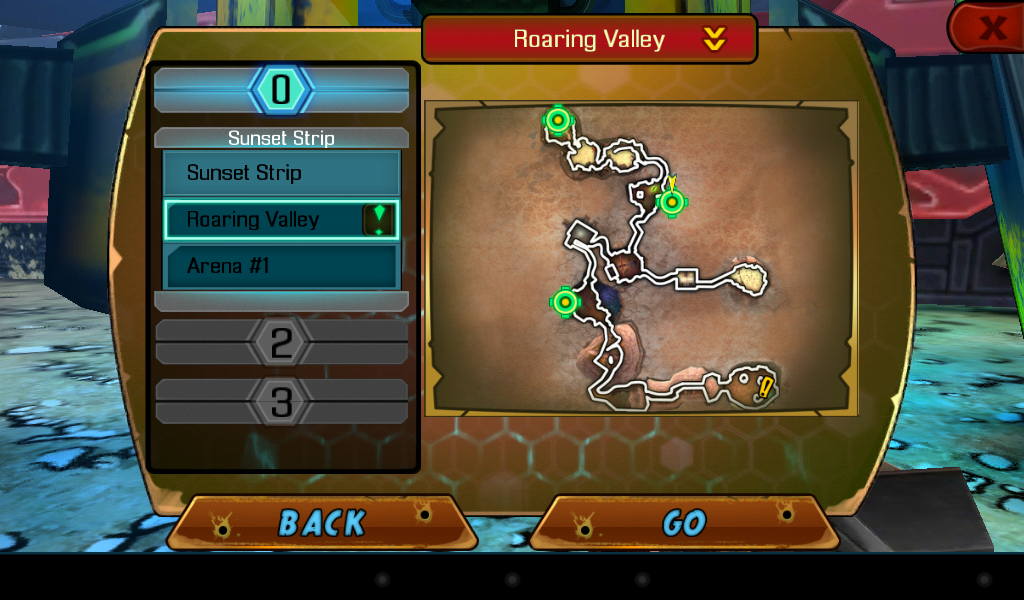Expand the hexagon section numbered 2
The height and width of the screenshot is (600, 1024).
click(281, 343)
